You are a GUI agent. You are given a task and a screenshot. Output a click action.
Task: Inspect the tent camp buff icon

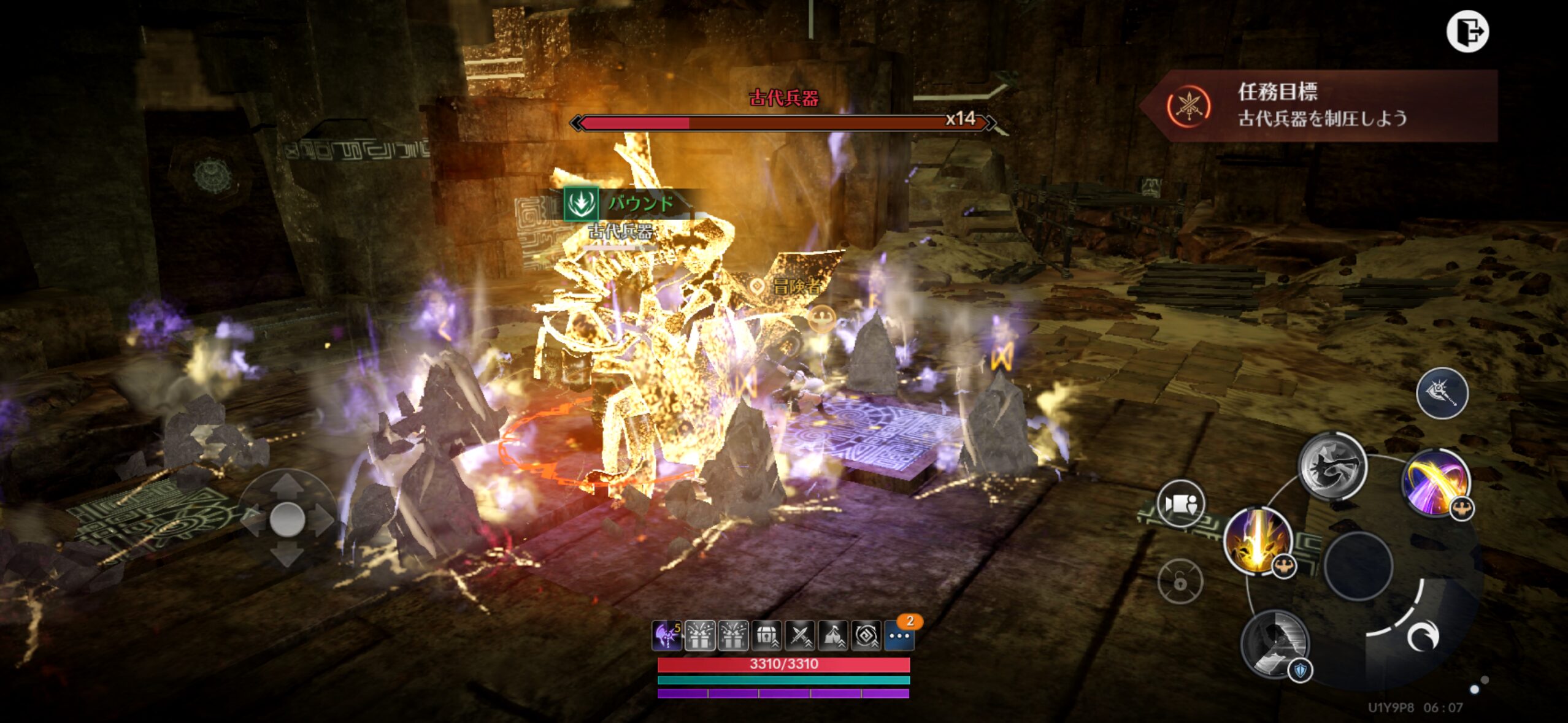[832, 636]
